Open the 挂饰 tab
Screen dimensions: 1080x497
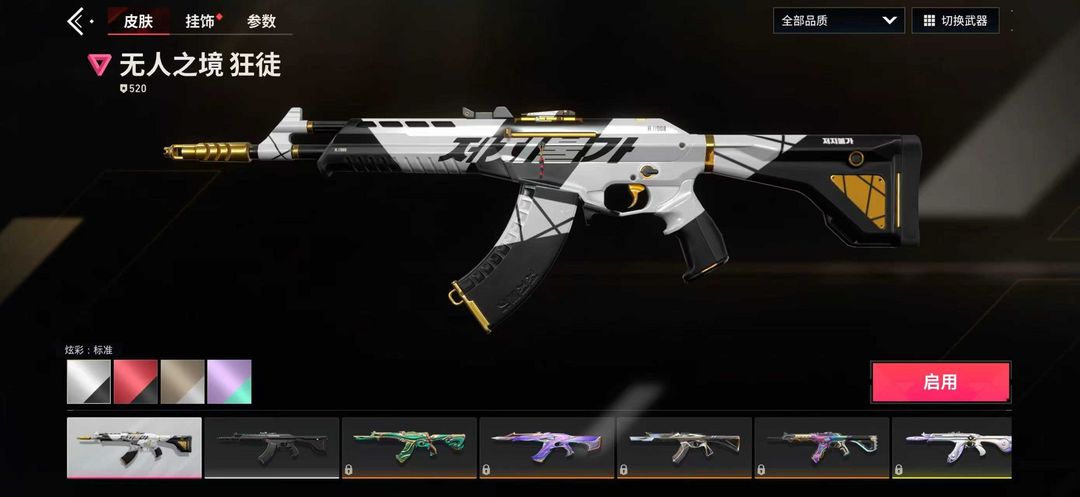click(200, 21)
